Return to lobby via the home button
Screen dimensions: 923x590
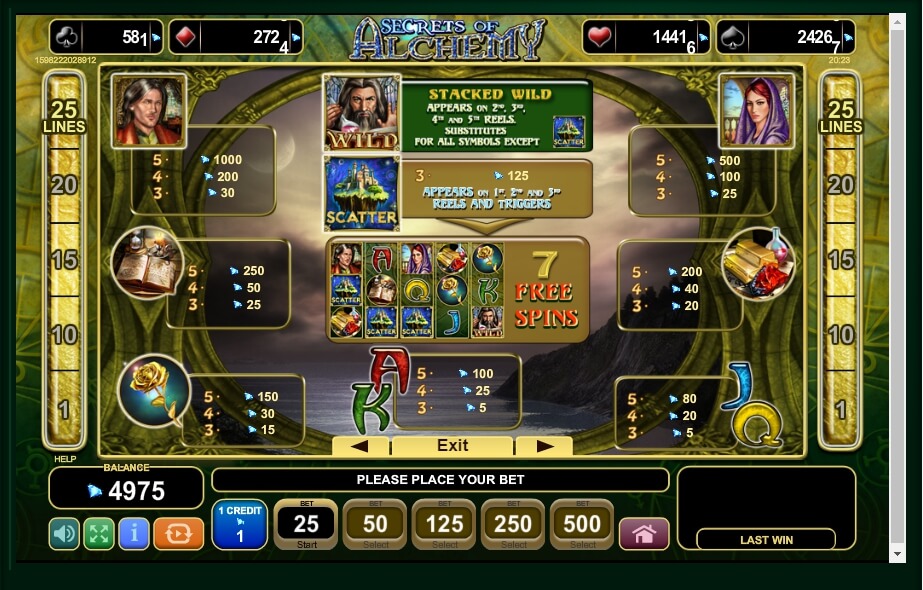tap(644, 534)
